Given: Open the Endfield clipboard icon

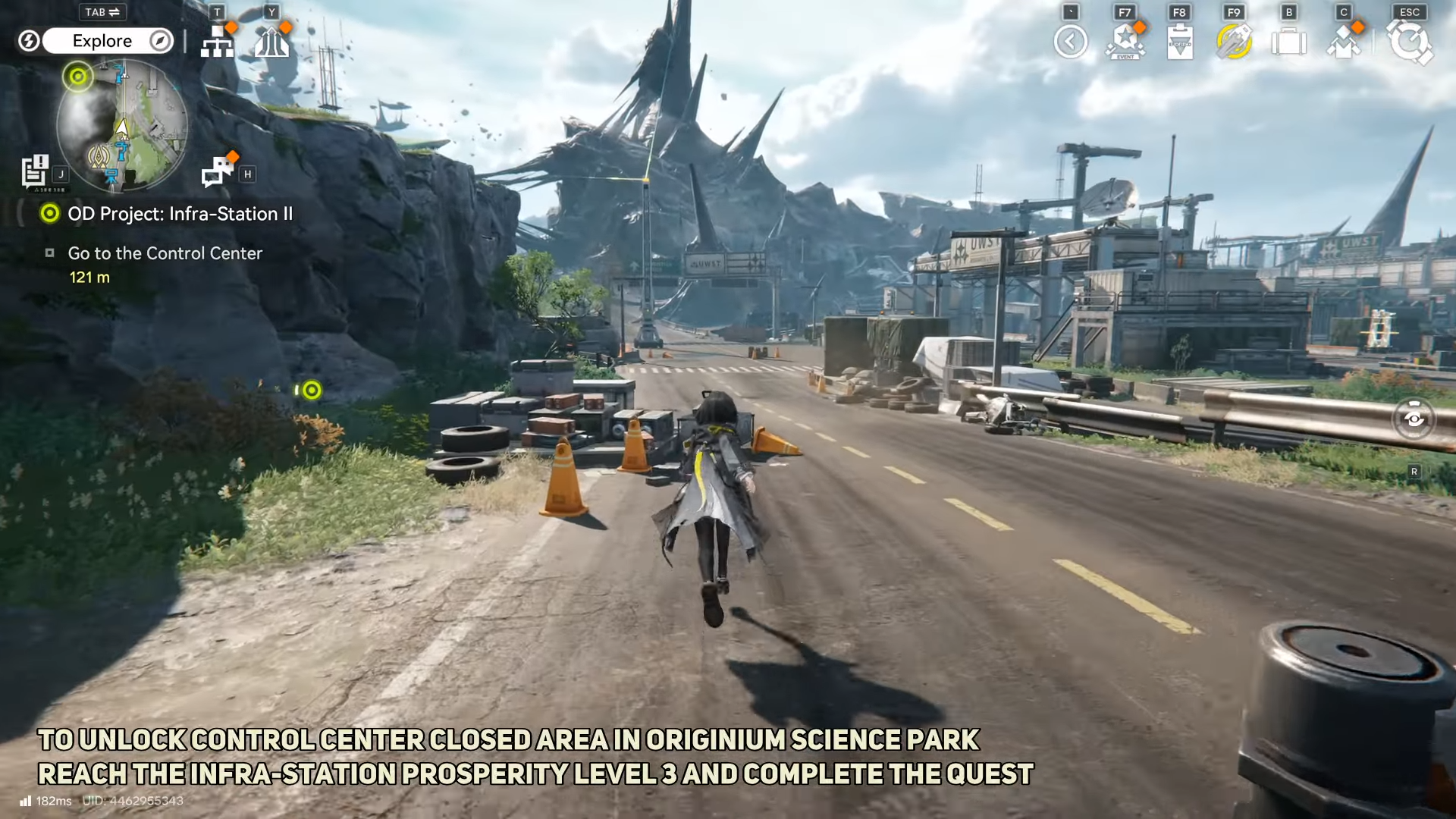Looking at the screenshot, I should click(x=1180, y=42).
